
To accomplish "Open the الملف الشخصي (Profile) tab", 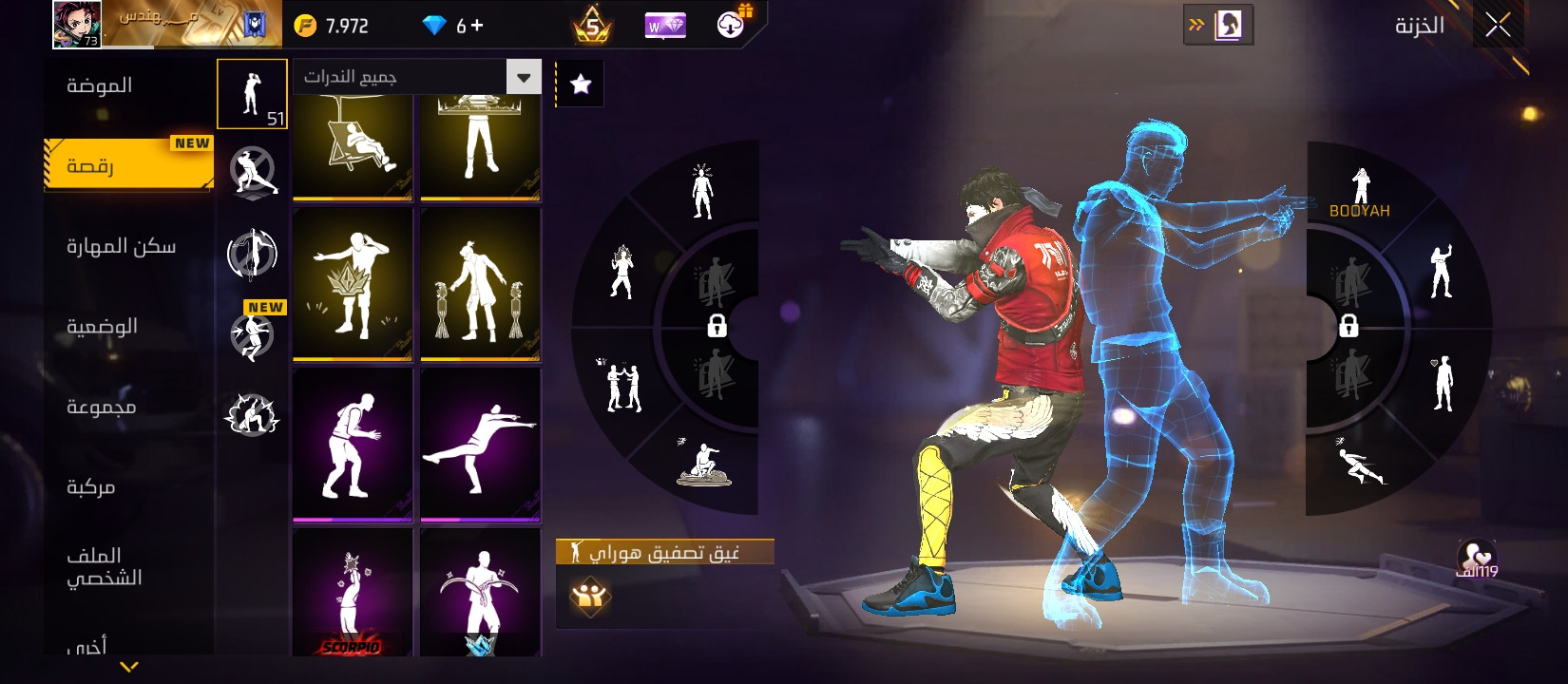I will [x=104, y=566].
